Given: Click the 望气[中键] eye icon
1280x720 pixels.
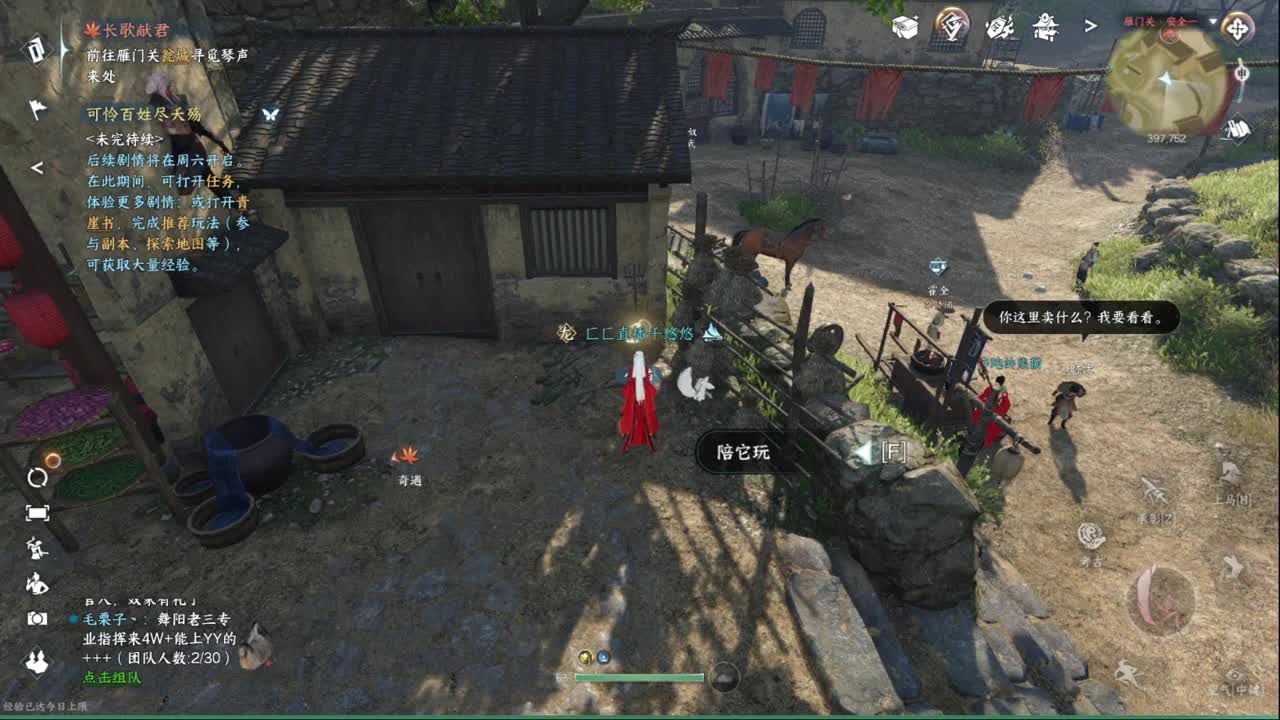Looking at the screenshot, I should [1234, 673].
